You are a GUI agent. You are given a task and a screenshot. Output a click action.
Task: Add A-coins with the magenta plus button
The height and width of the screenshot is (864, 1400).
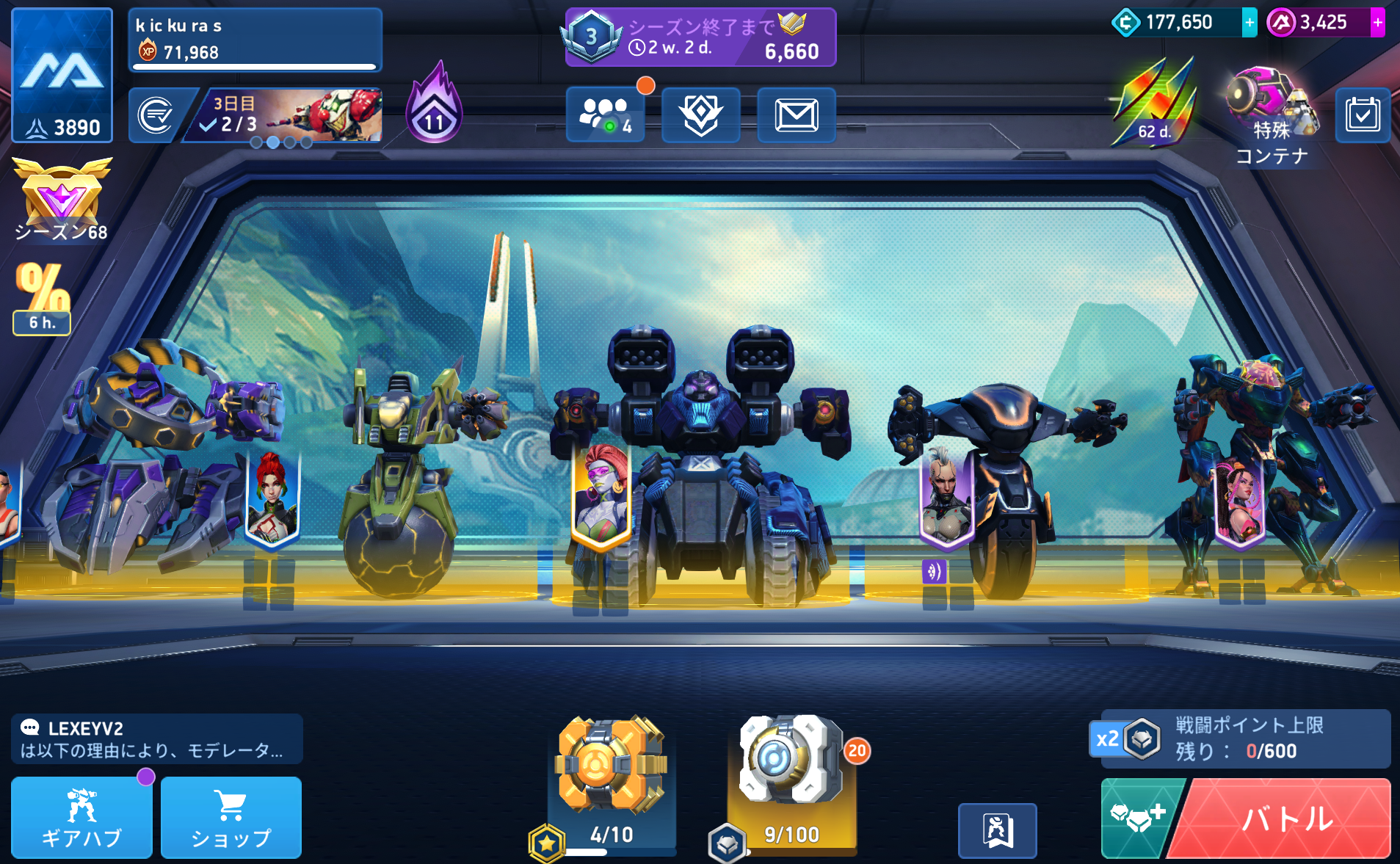coord(1378,23)
